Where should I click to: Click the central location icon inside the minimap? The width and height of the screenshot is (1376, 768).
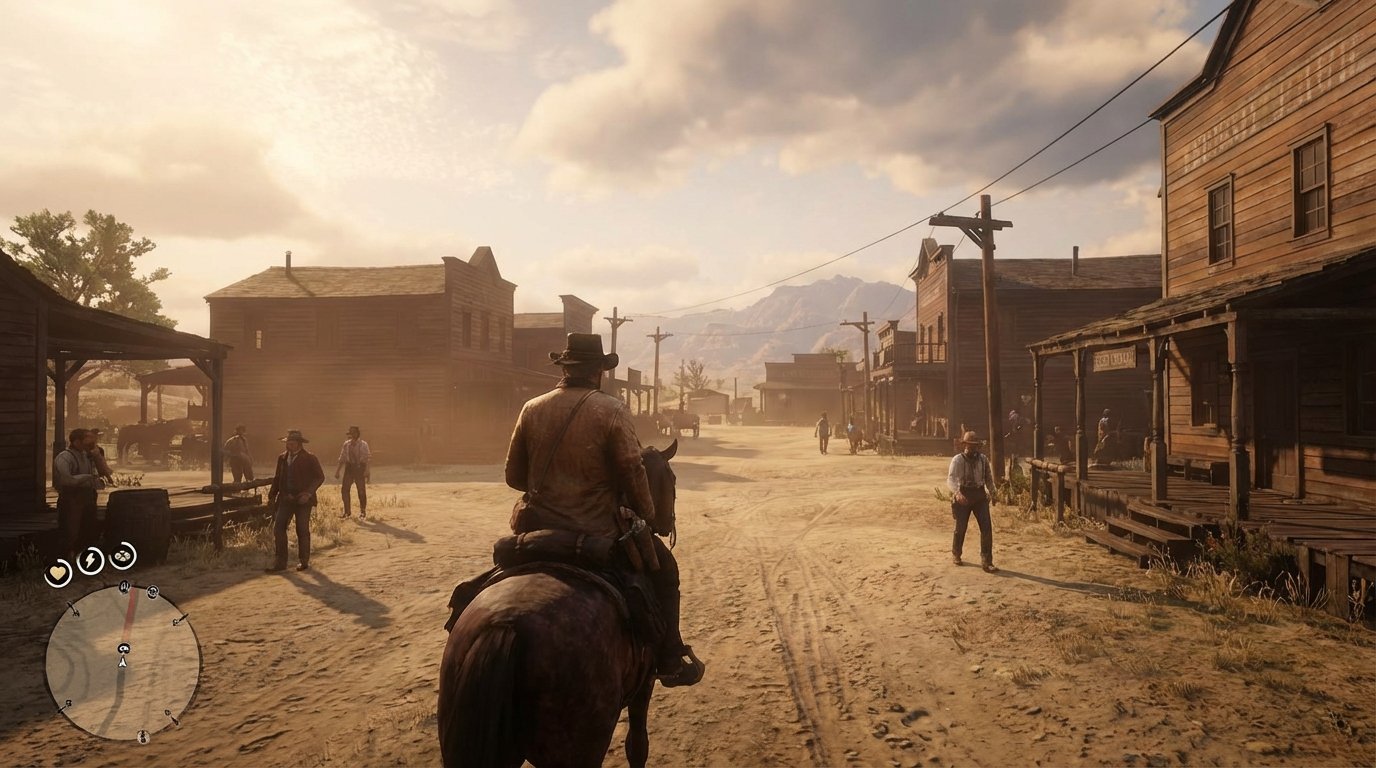[x=123, y=649]
